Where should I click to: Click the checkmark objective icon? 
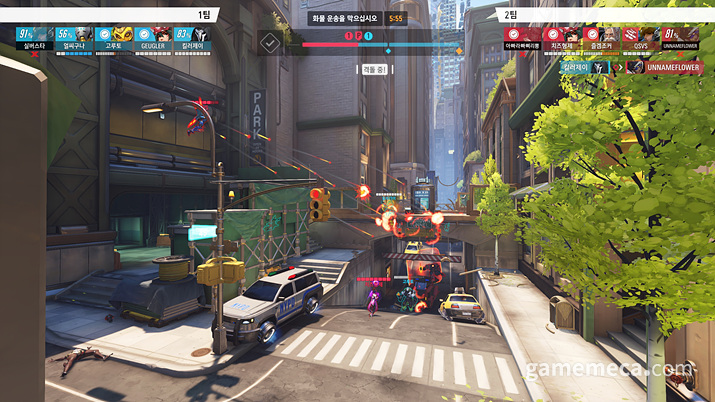(269, 43)
